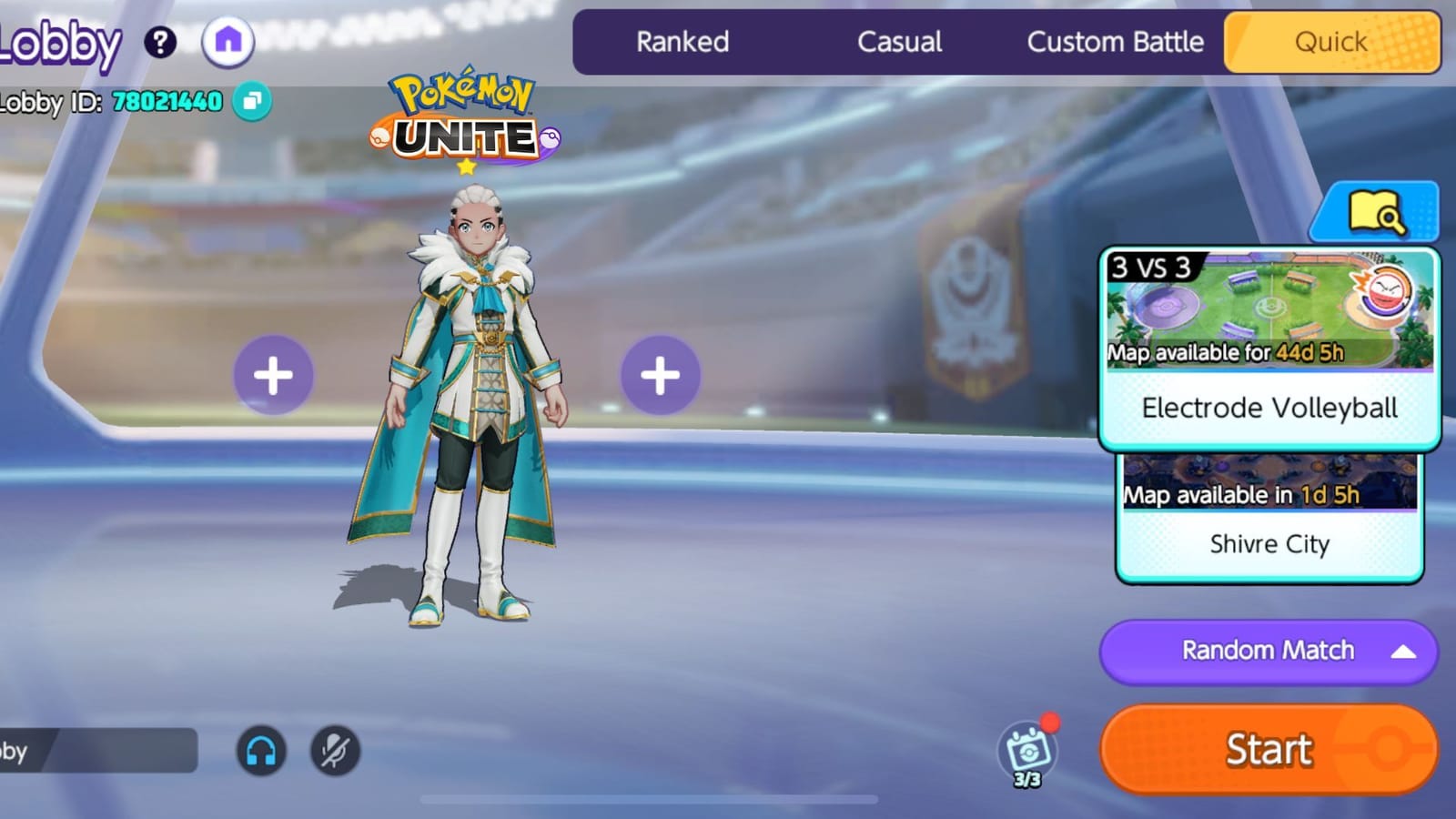
Task: Click the star below the UNITE logo
Action: click(x=464, y=167)
